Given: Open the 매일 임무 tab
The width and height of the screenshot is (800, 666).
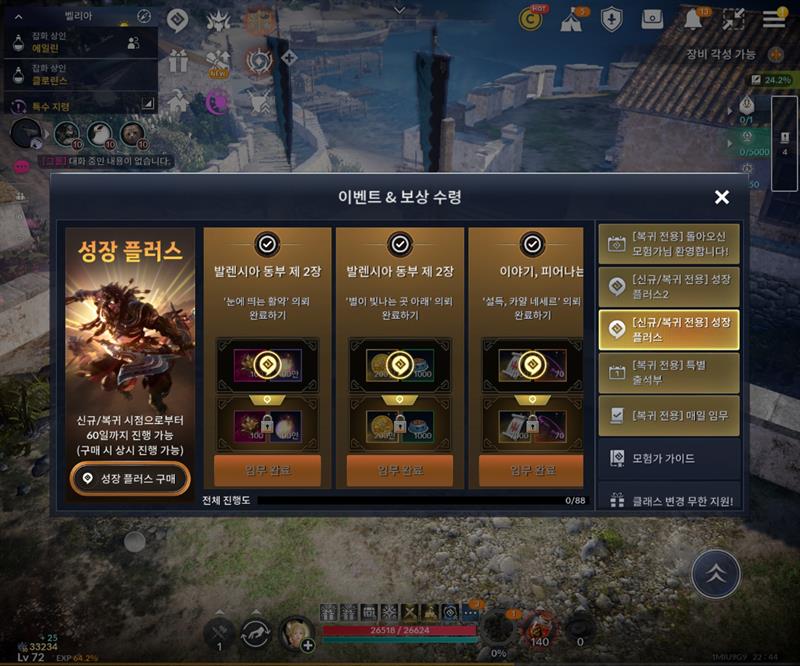Looking at the screenshot, I should (669, 415).
